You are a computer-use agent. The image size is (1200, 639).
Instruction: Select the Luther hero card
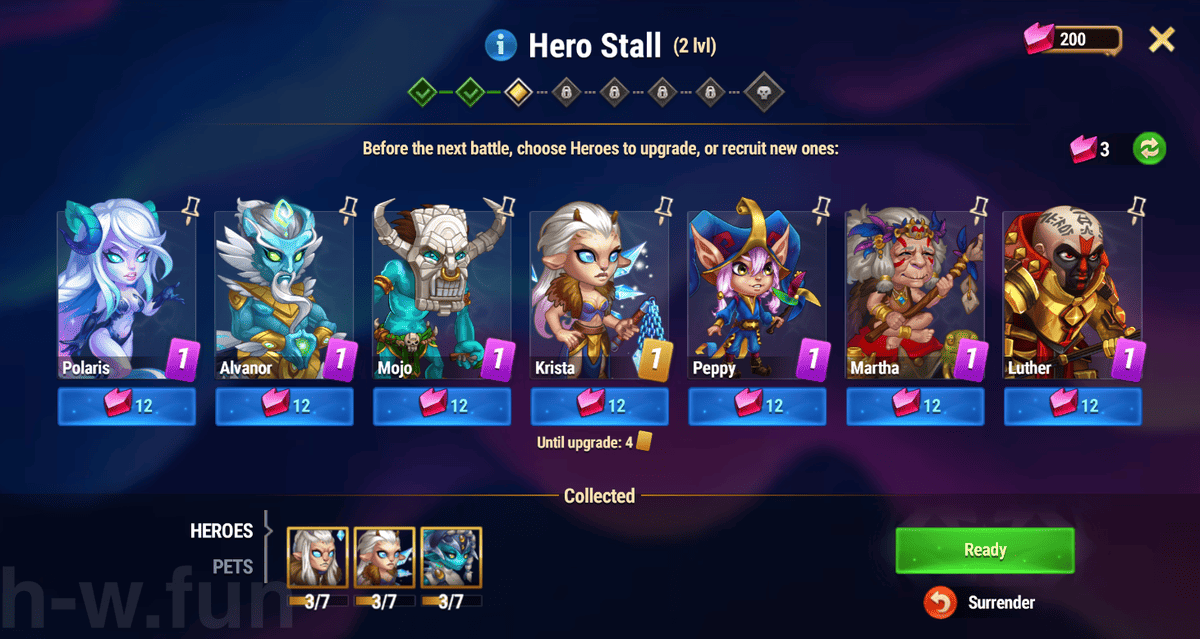1072,290
